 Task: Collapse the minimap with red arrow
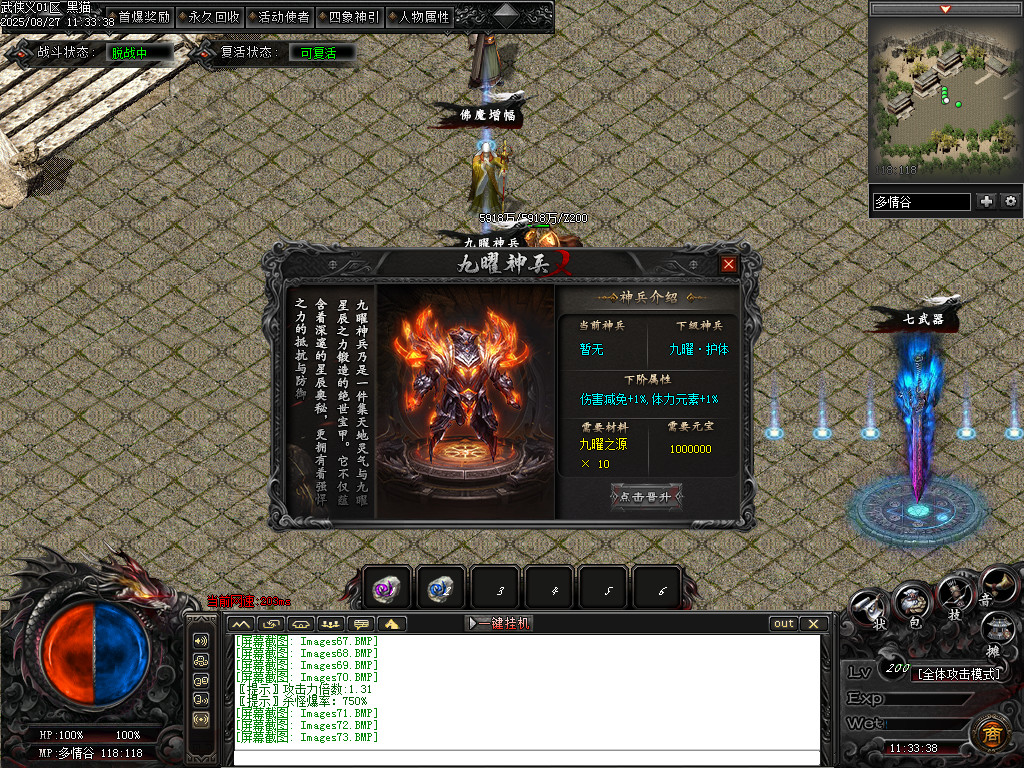click(x=945, y=9)
